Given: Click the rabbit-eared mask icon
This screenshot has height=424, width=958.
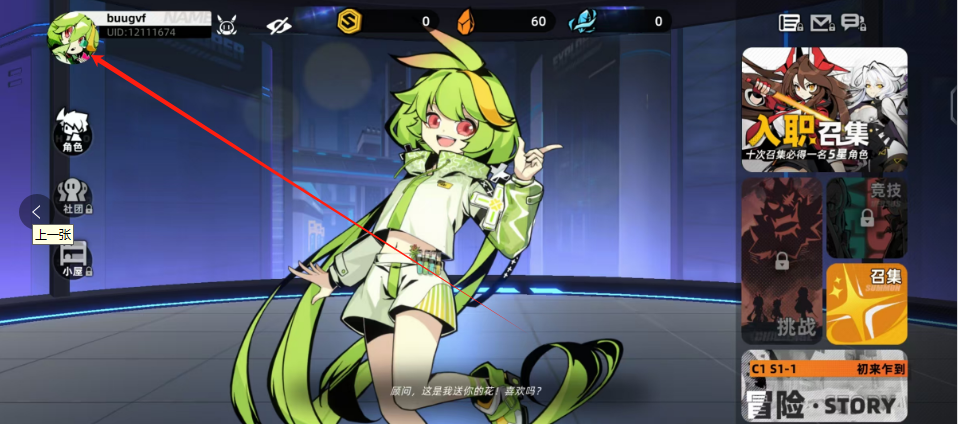Looking at the screenshot, I should (x=227, y=22).
